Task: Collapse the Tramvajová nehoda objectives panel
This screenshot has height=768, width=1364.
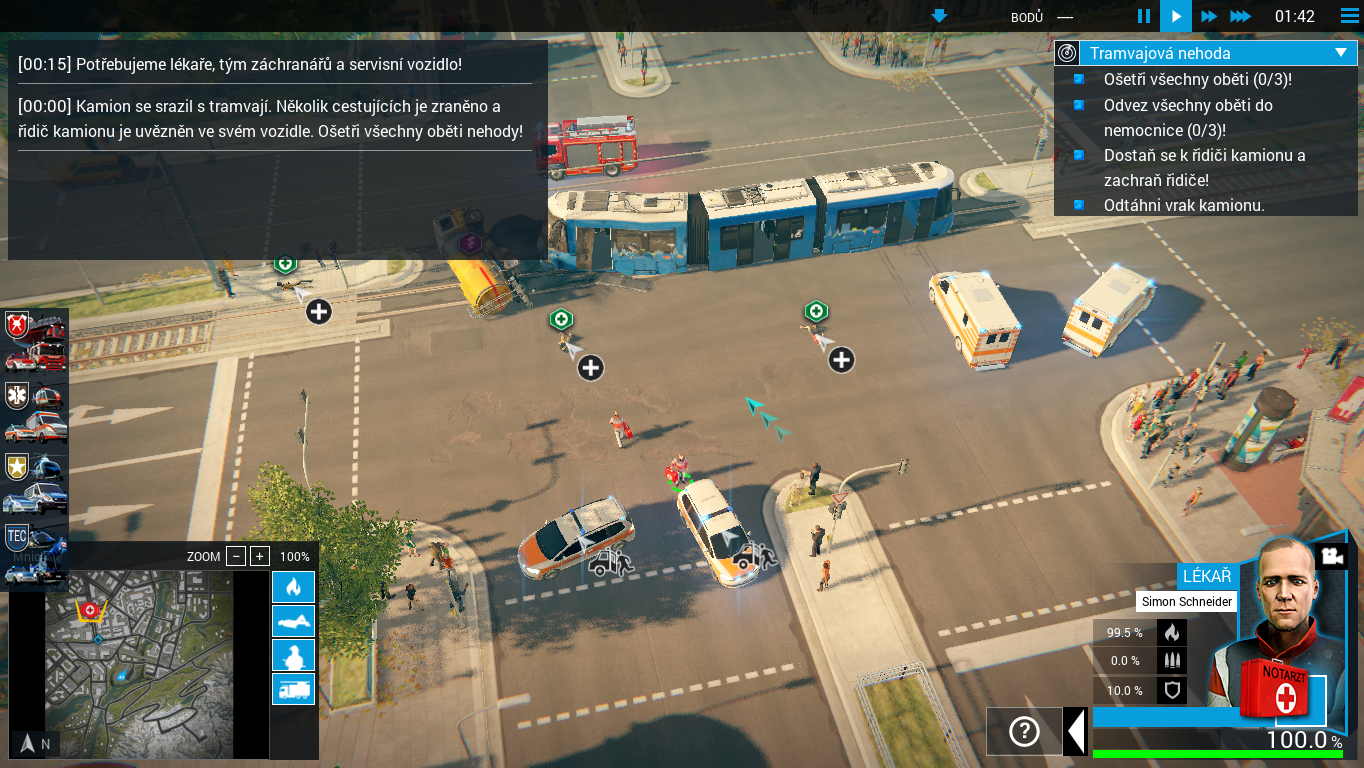Action: [1341, 53]
